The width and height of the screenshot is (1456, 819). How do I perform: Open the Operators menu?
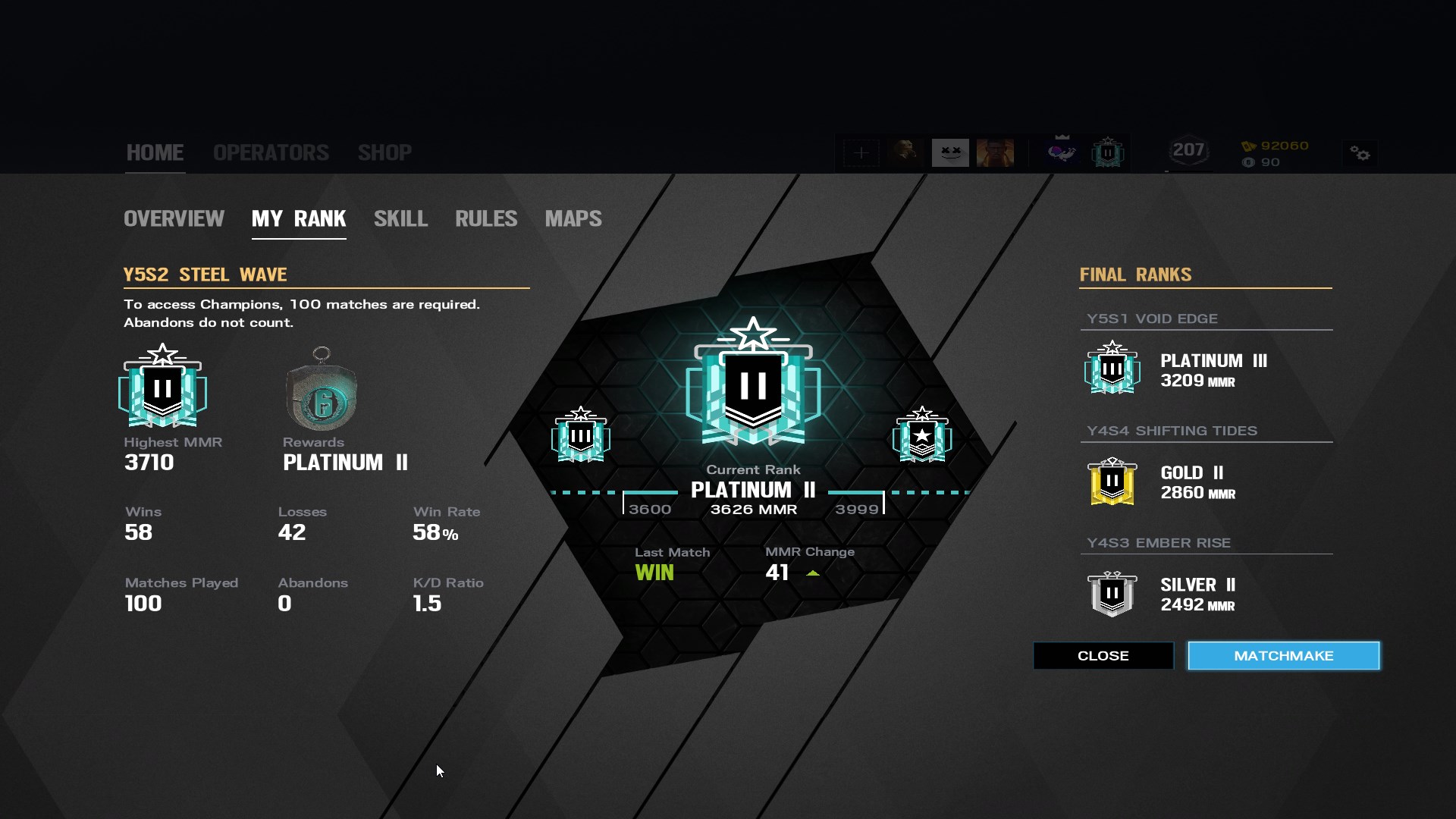point(271,152)
